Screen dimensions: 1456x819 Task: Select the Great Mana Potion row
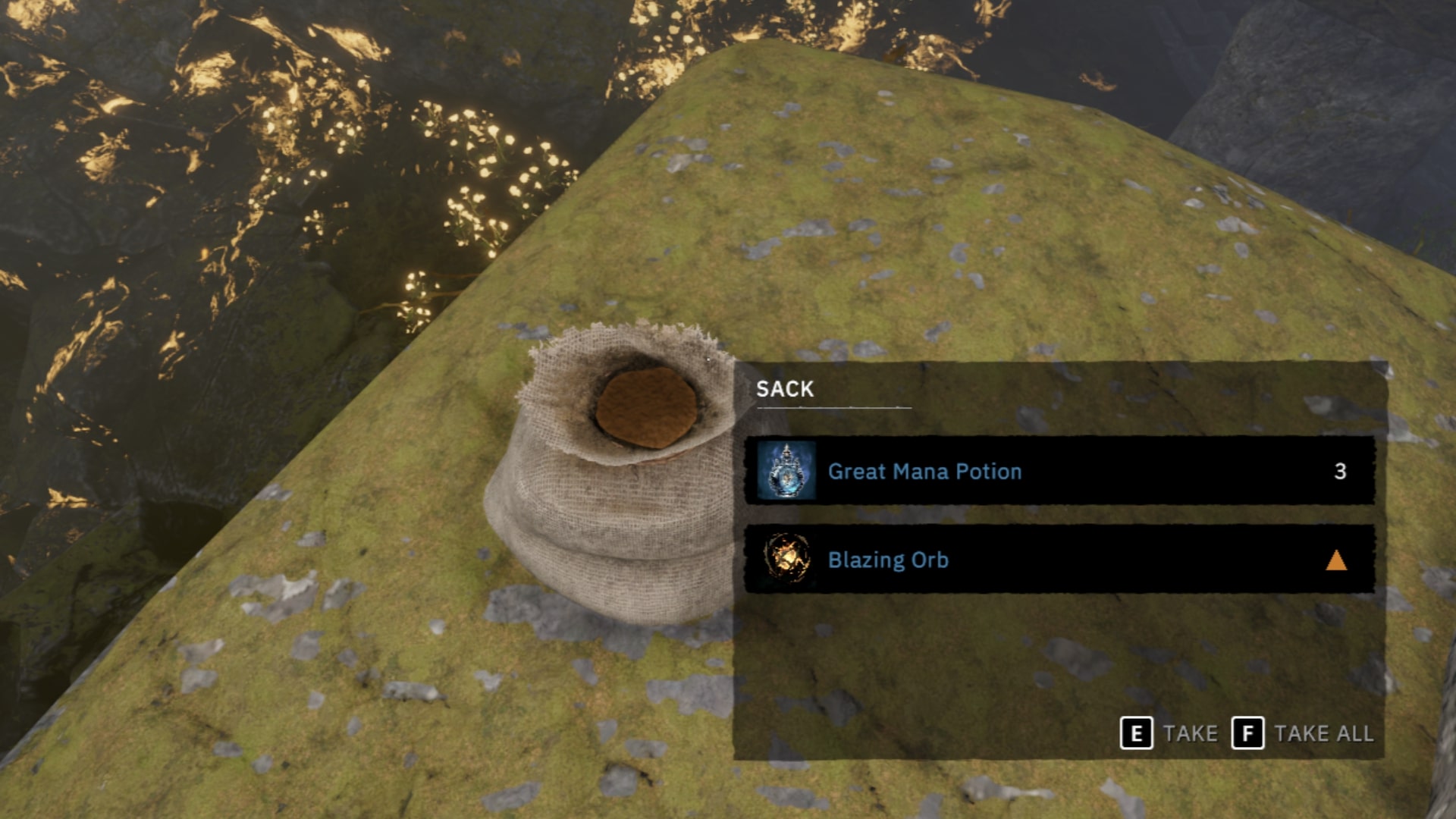click(1059, 471)
